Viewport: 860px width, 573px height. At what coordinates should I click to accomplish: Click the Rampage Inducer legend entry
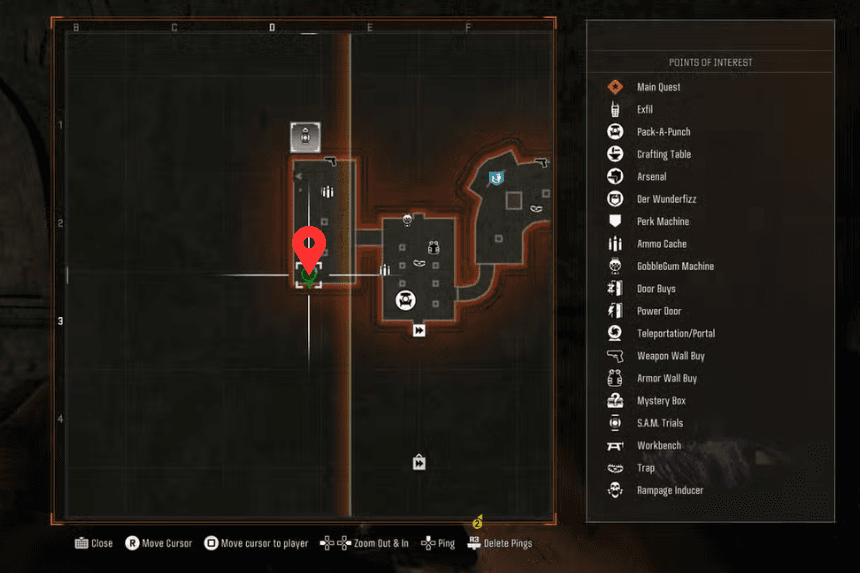pos(669,490)
